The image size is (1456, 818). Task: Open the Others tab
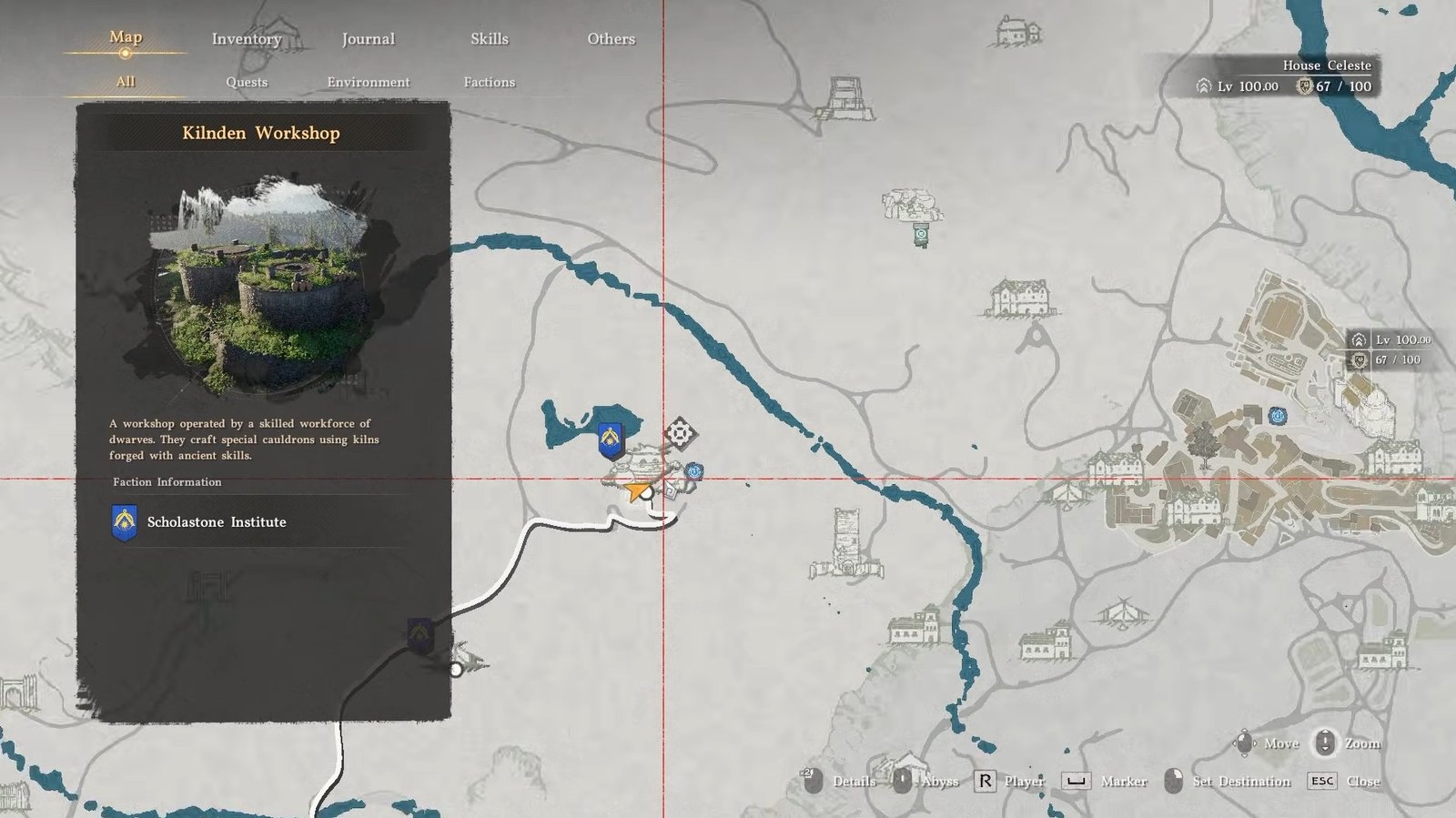point(611,39)
